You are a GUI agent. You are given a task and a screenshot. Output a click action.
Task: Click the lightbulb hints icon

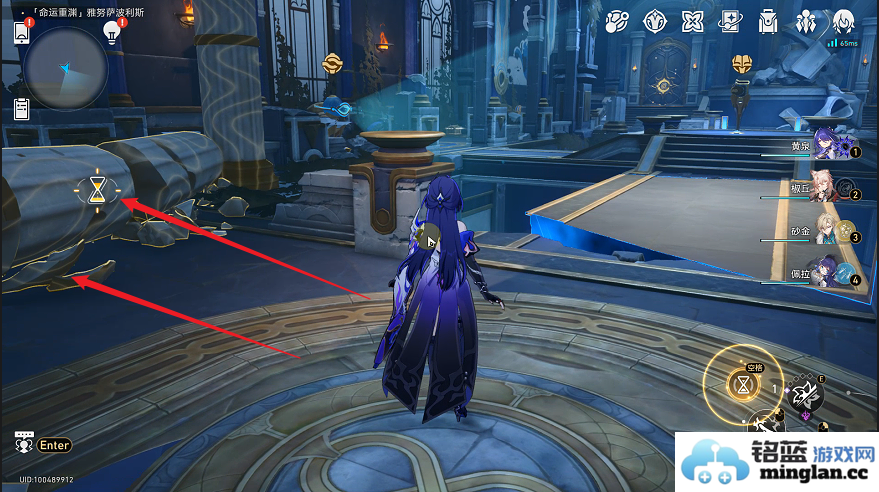[112, 32]
